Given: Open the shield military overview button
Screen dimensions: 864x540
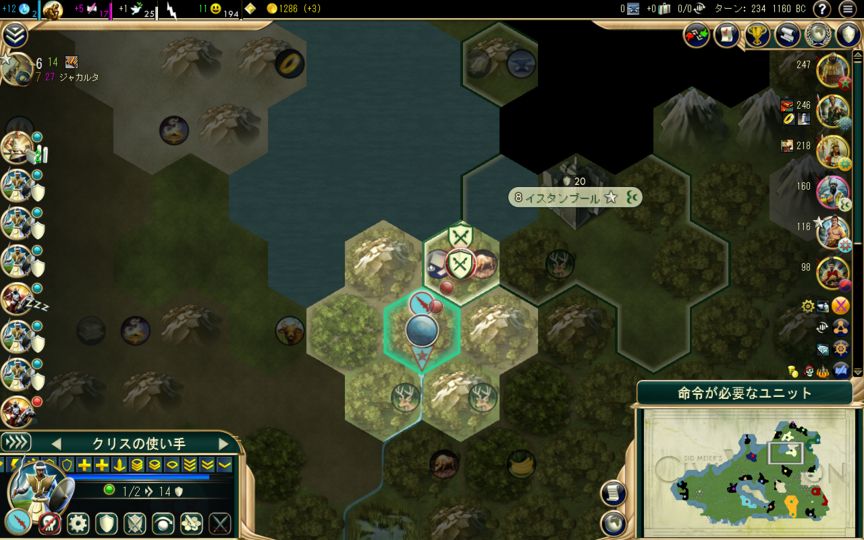Looking at the screenshot, I should (x=848, y=36).
